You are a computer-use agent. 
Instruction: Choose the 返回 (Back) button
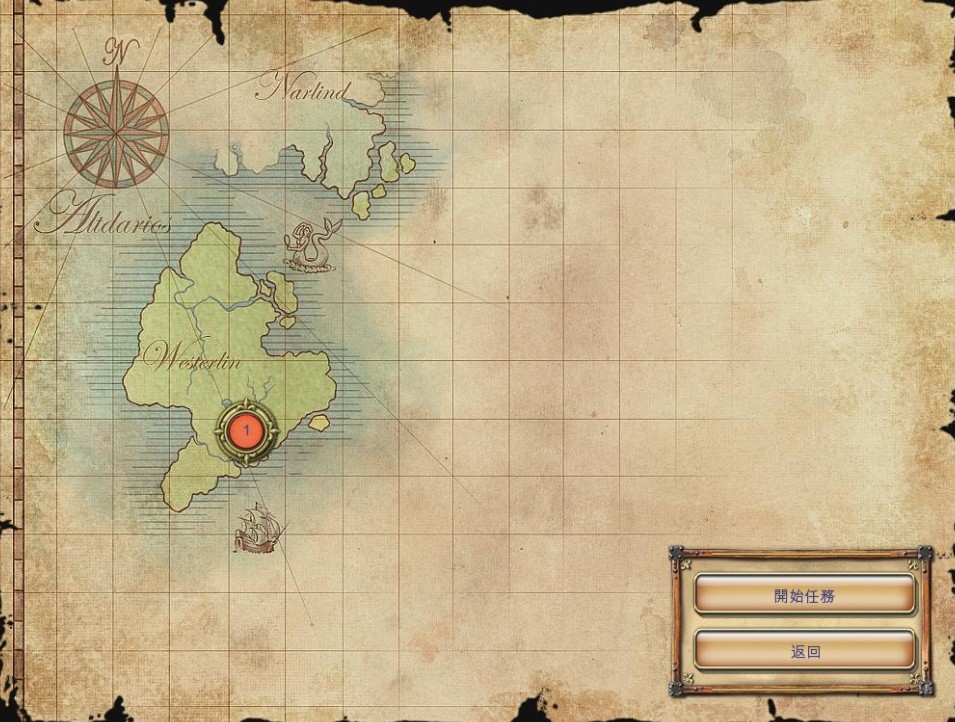pos(804,651)
